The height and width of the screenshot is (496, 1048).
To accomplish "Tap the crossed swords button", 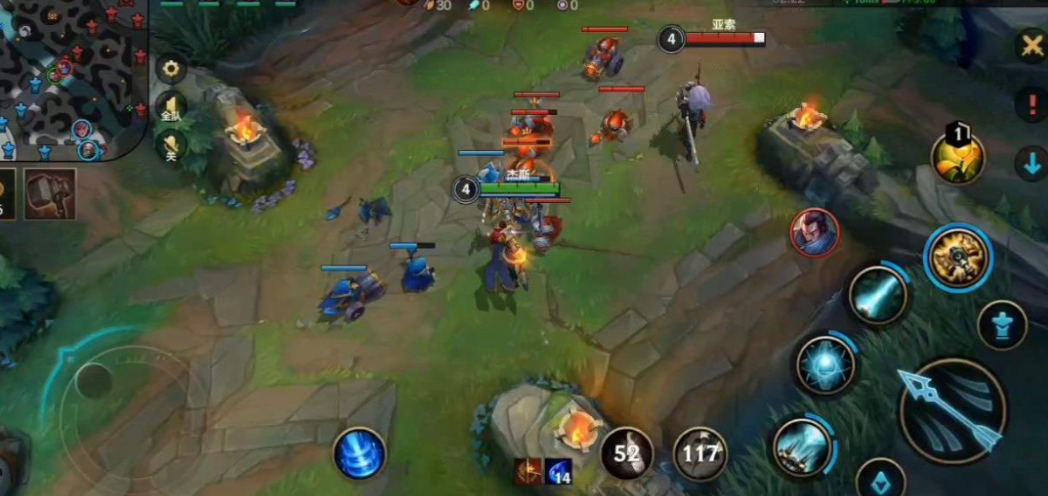I will (1031, 45).
